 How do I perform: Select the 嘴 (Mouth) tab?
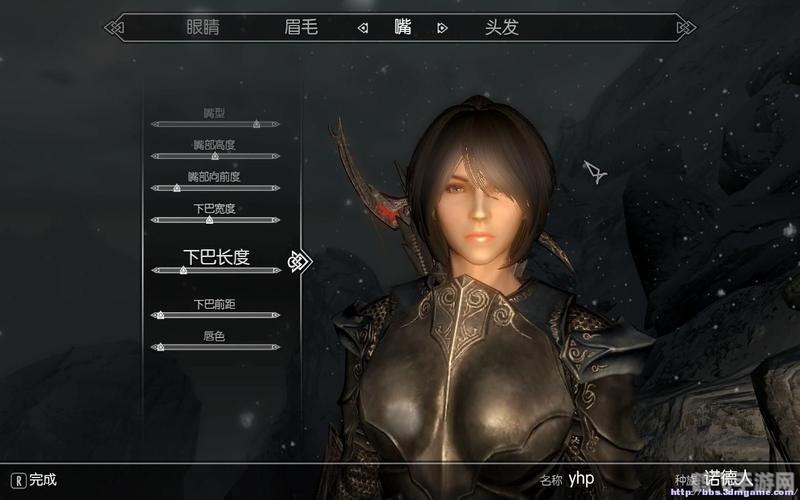[x=402, y=27]
